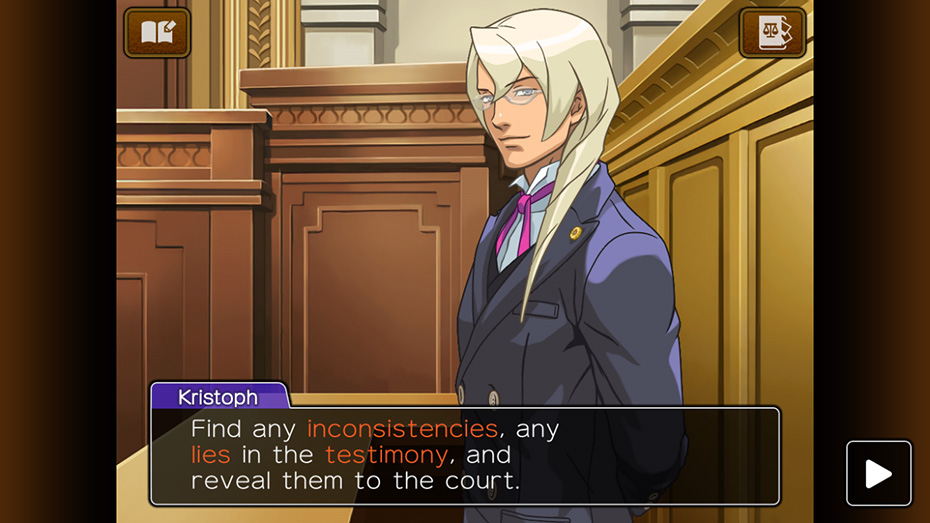
Task: Advance dialogue with the play arrow button
Action: click(878, 473)
